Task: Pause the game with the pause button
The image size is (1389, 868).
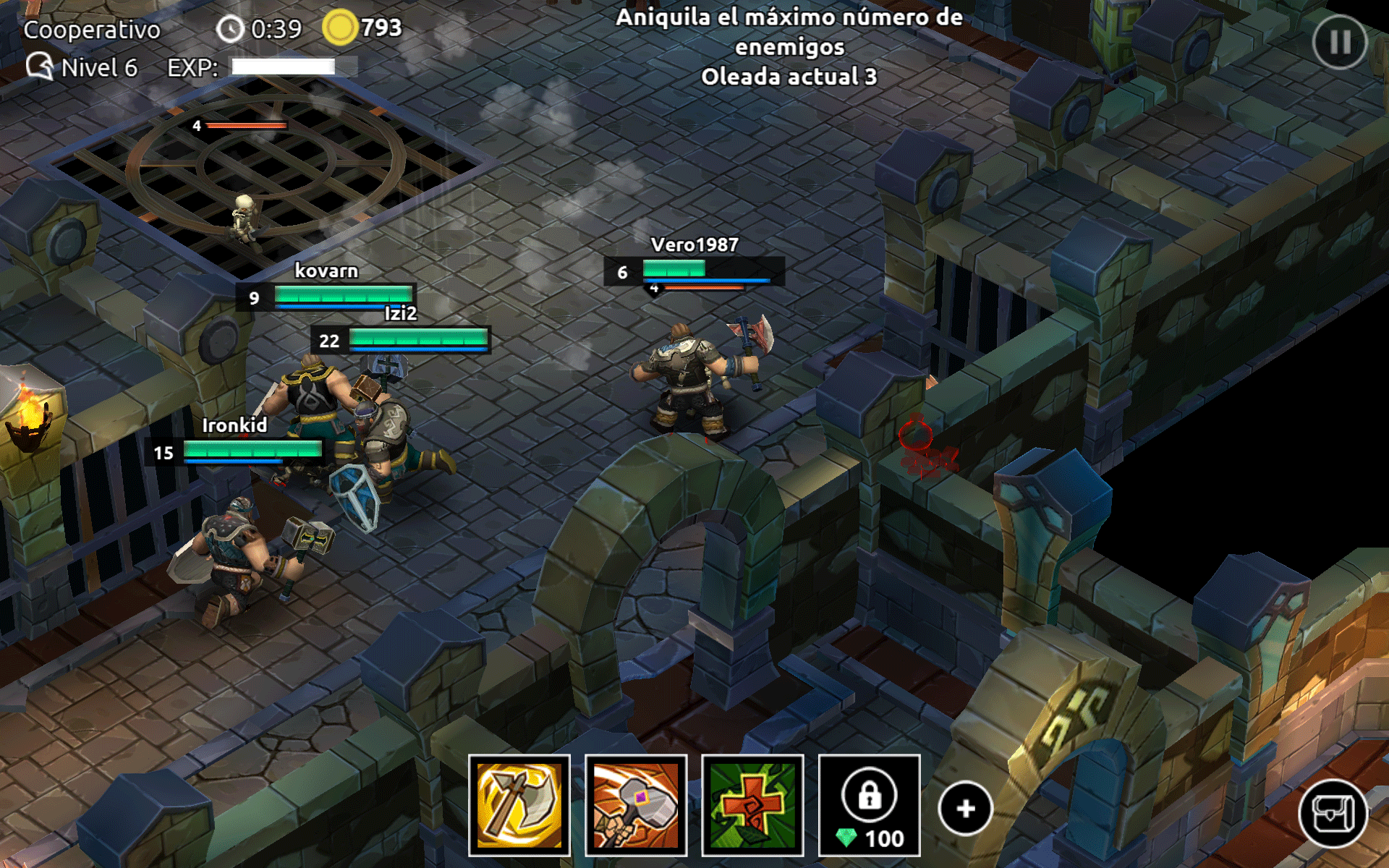Action: pos(1339,42)
